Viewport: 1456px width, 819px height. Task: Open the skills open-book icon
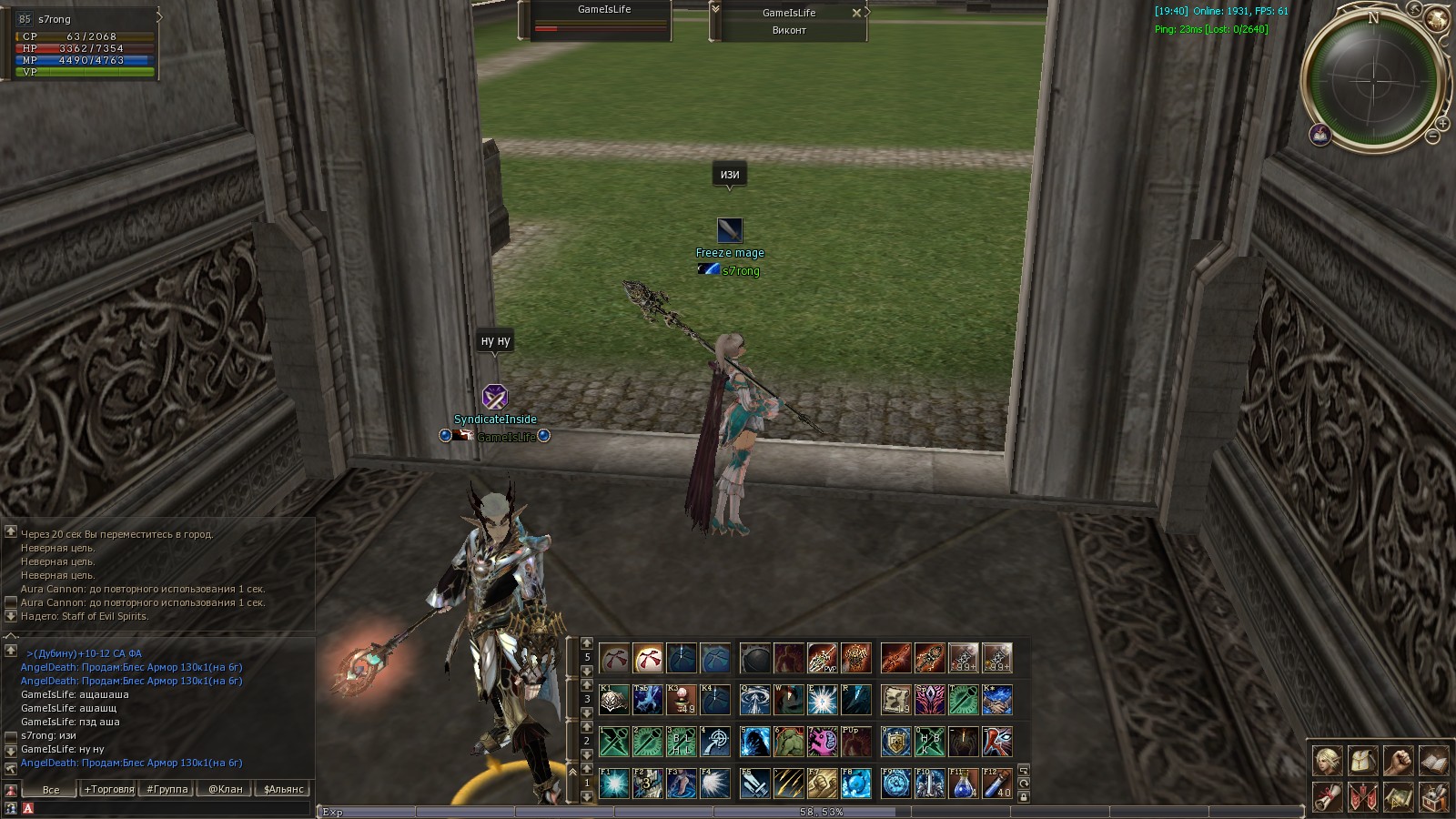tap(1433, 760)
